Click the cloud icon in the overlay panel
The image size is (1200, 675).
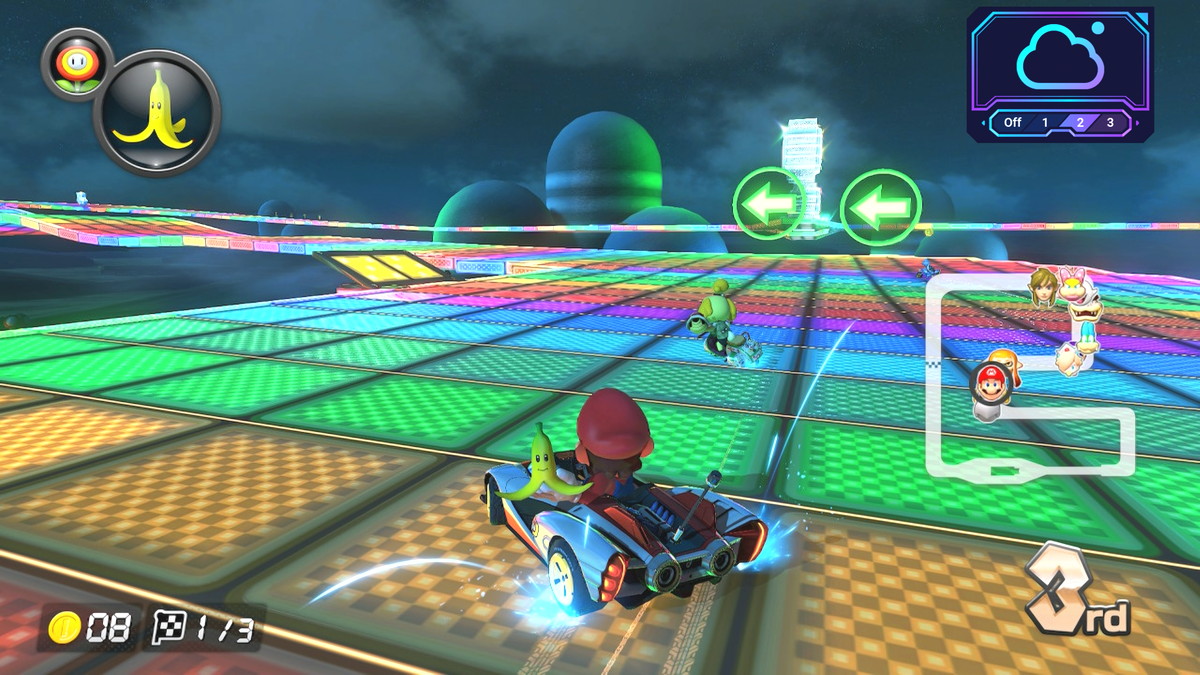[x=1060, y=57]
